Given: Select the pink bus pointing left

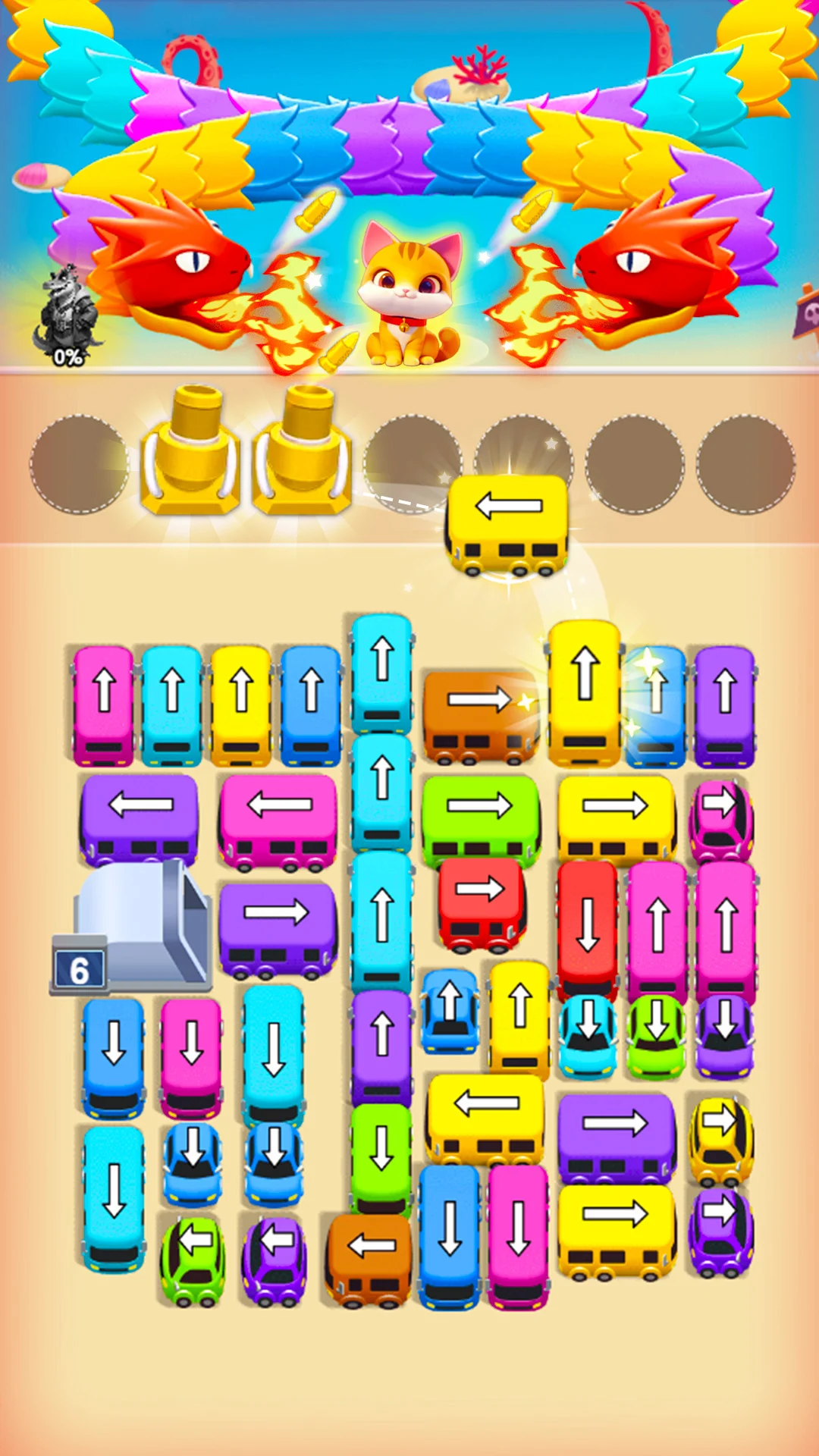Looking at the screenshot, I should click(x=278, y=821).
